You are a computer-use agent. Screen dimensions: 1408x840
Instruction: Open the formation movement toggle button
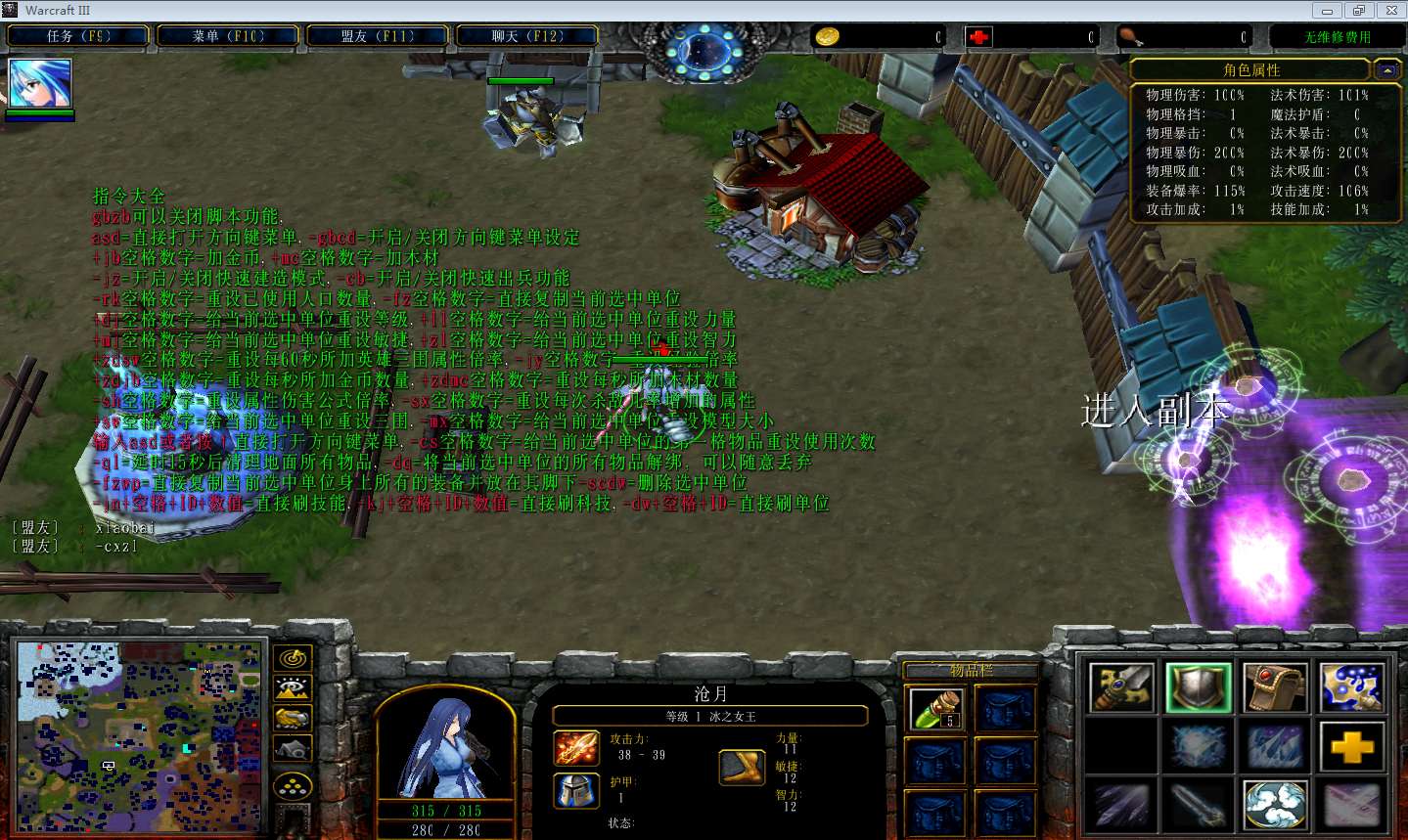pos(293,785)
